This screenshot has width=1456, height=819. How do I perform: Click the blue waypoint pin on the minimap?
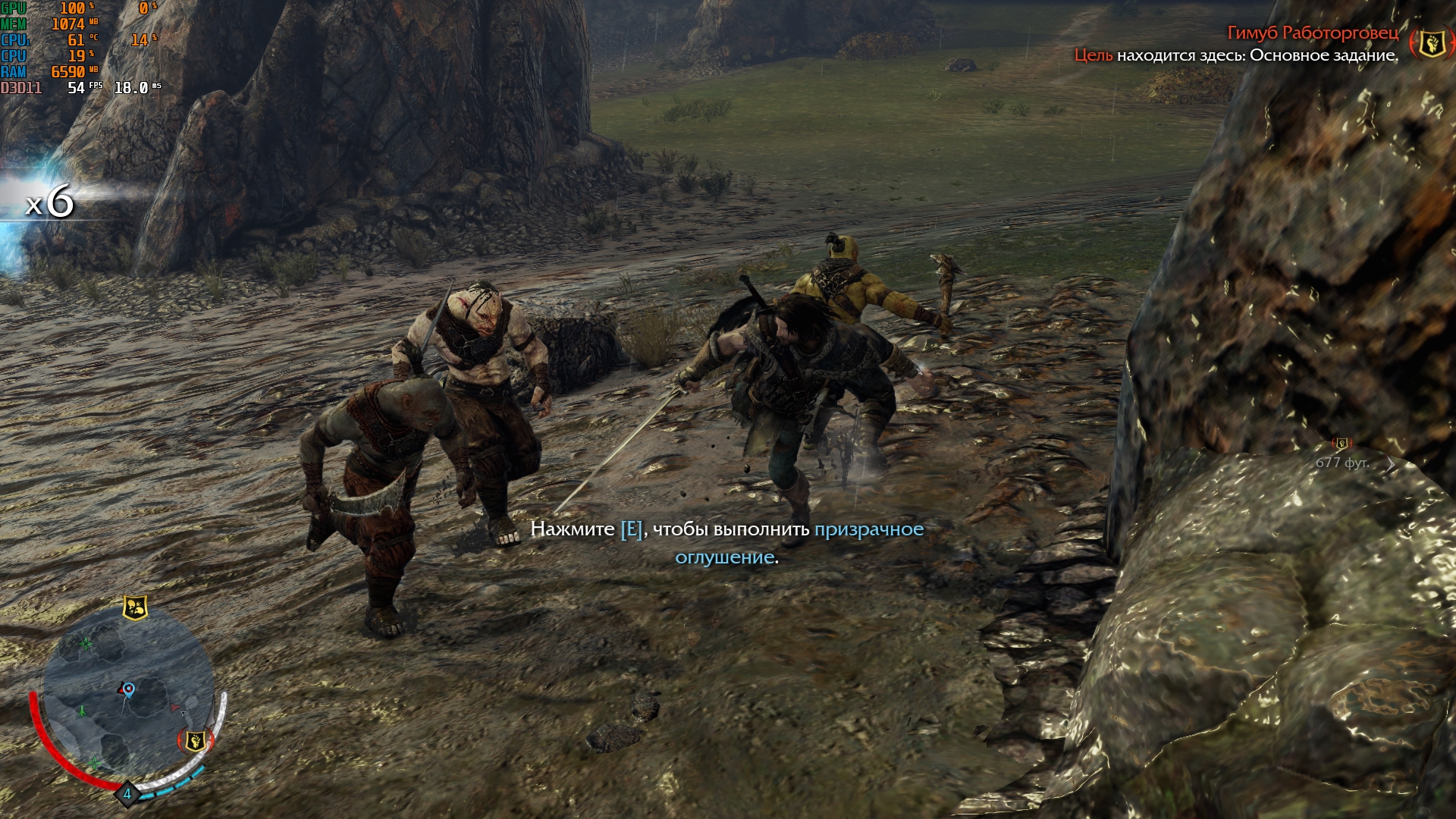(x=129, y=689)
